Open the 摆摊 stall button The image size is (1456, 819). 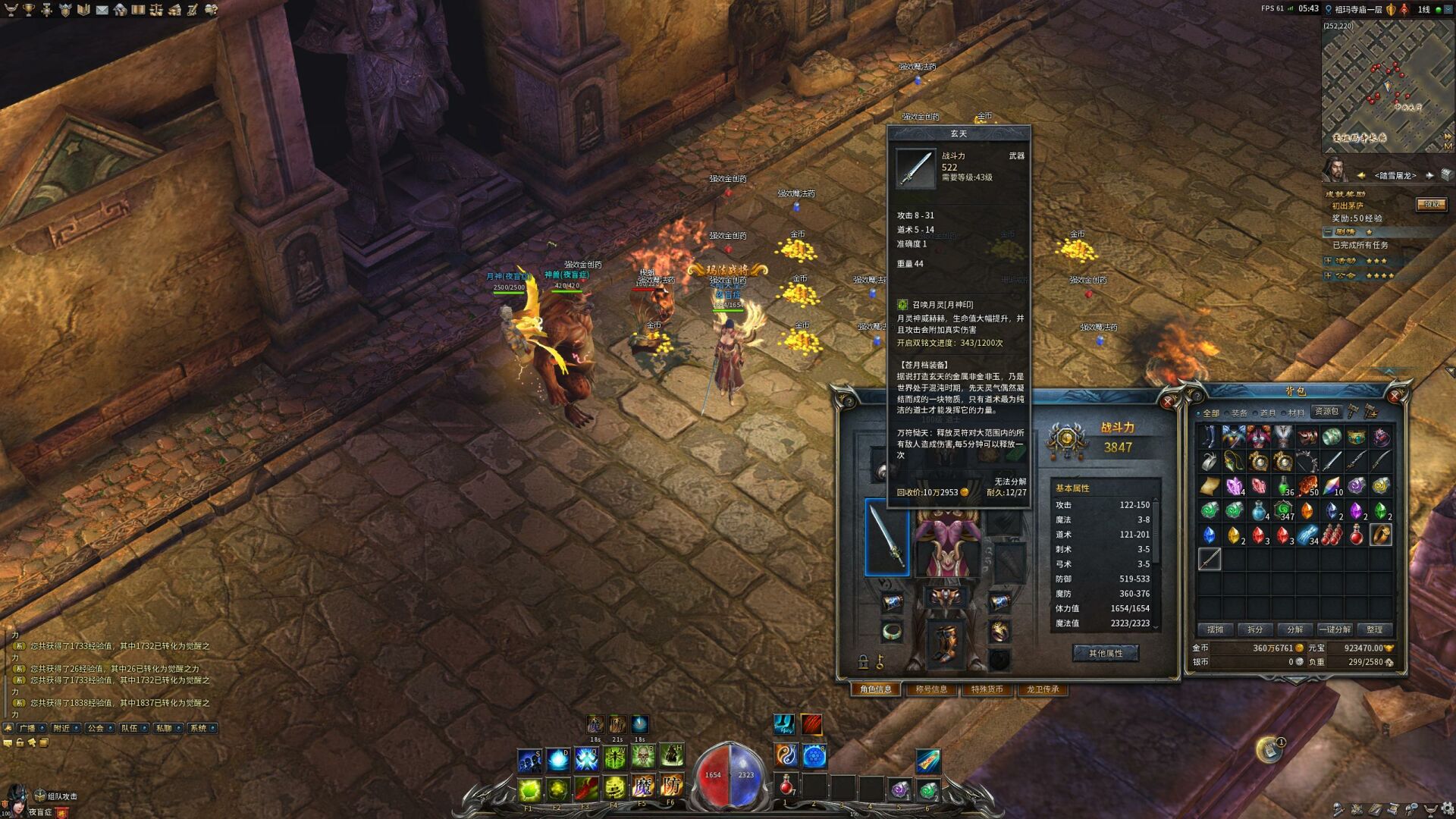click(1216, 629)
